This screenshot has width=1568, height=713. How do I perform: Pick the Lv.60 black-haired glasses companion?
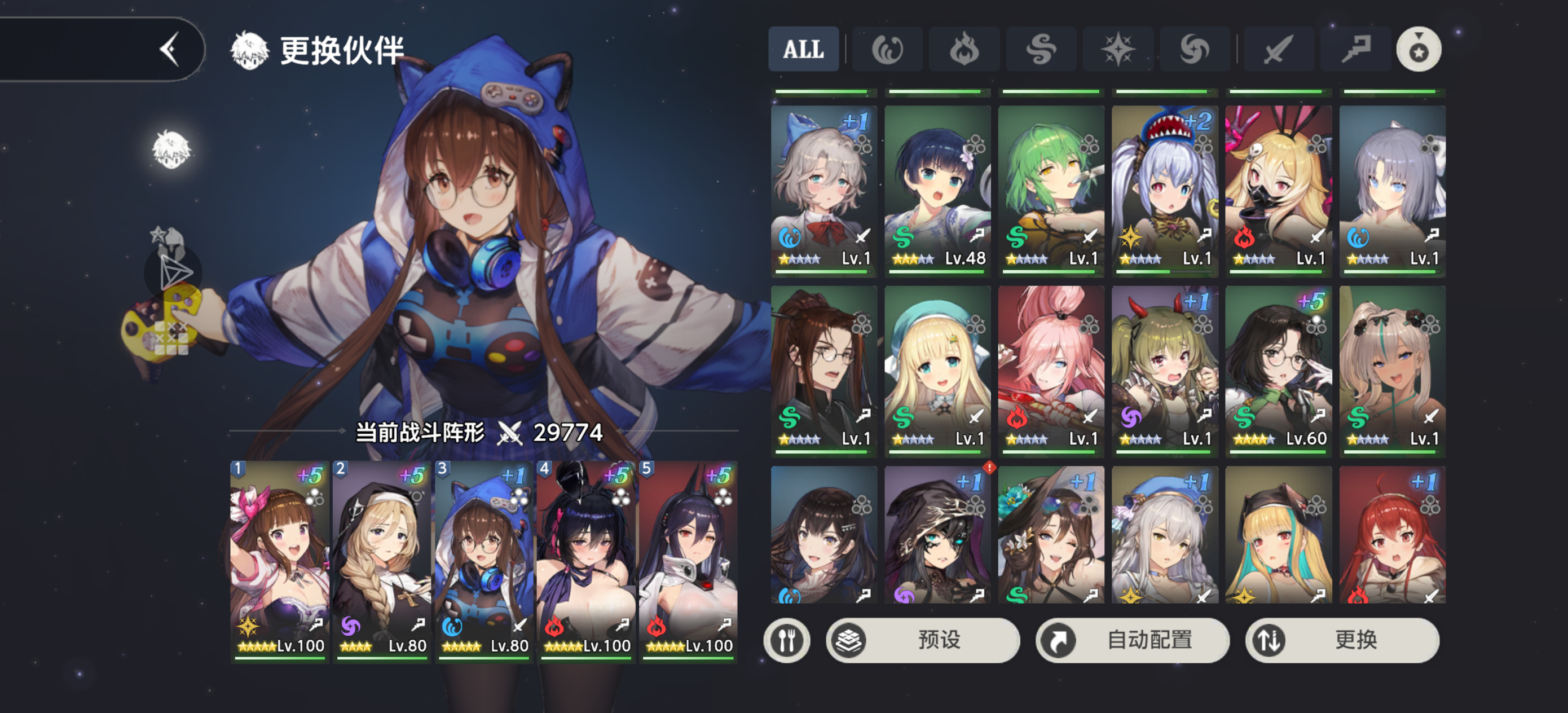1278,370
